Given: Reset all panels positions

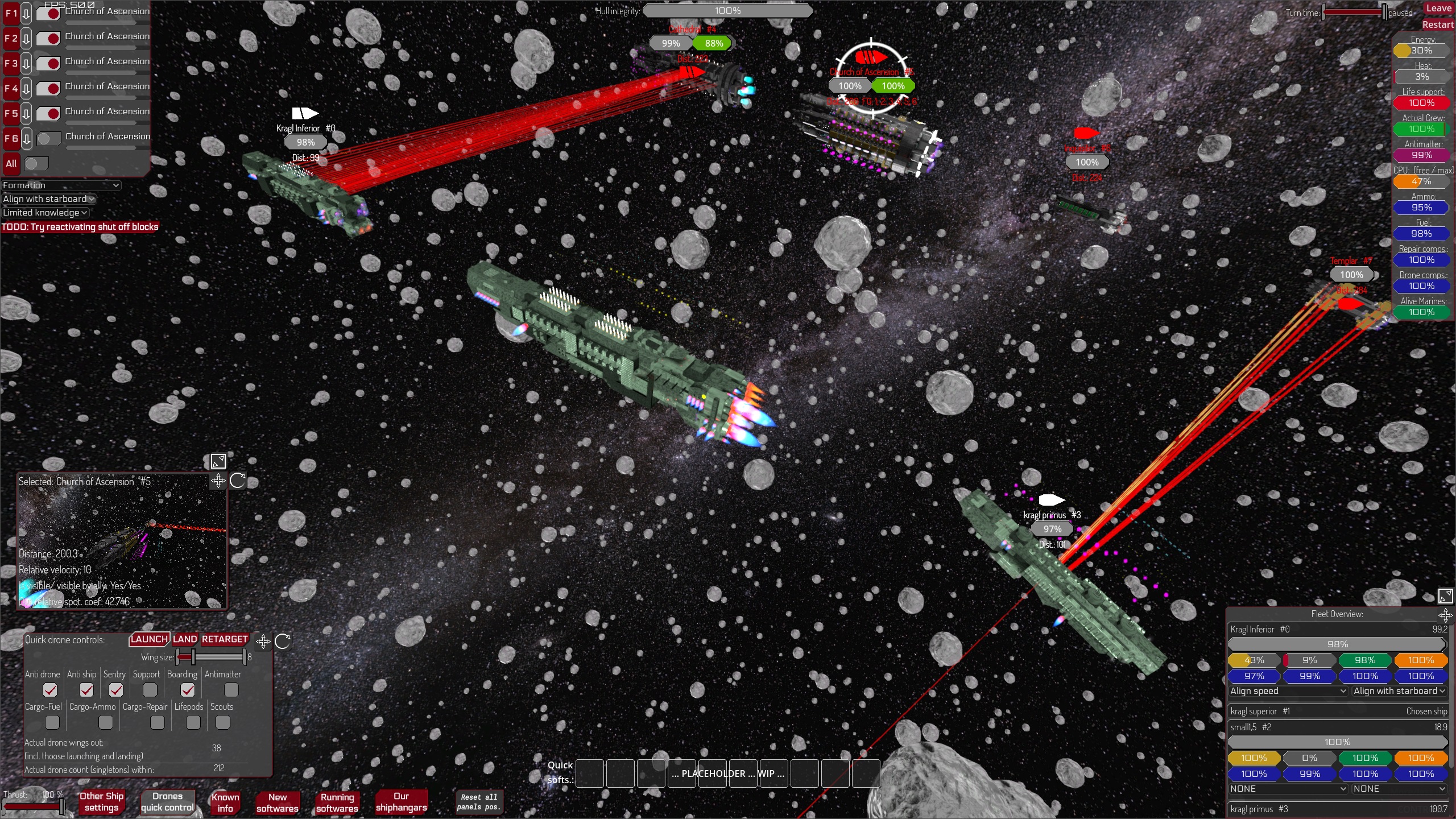Looking at the screenshot, I should point(478,802).
